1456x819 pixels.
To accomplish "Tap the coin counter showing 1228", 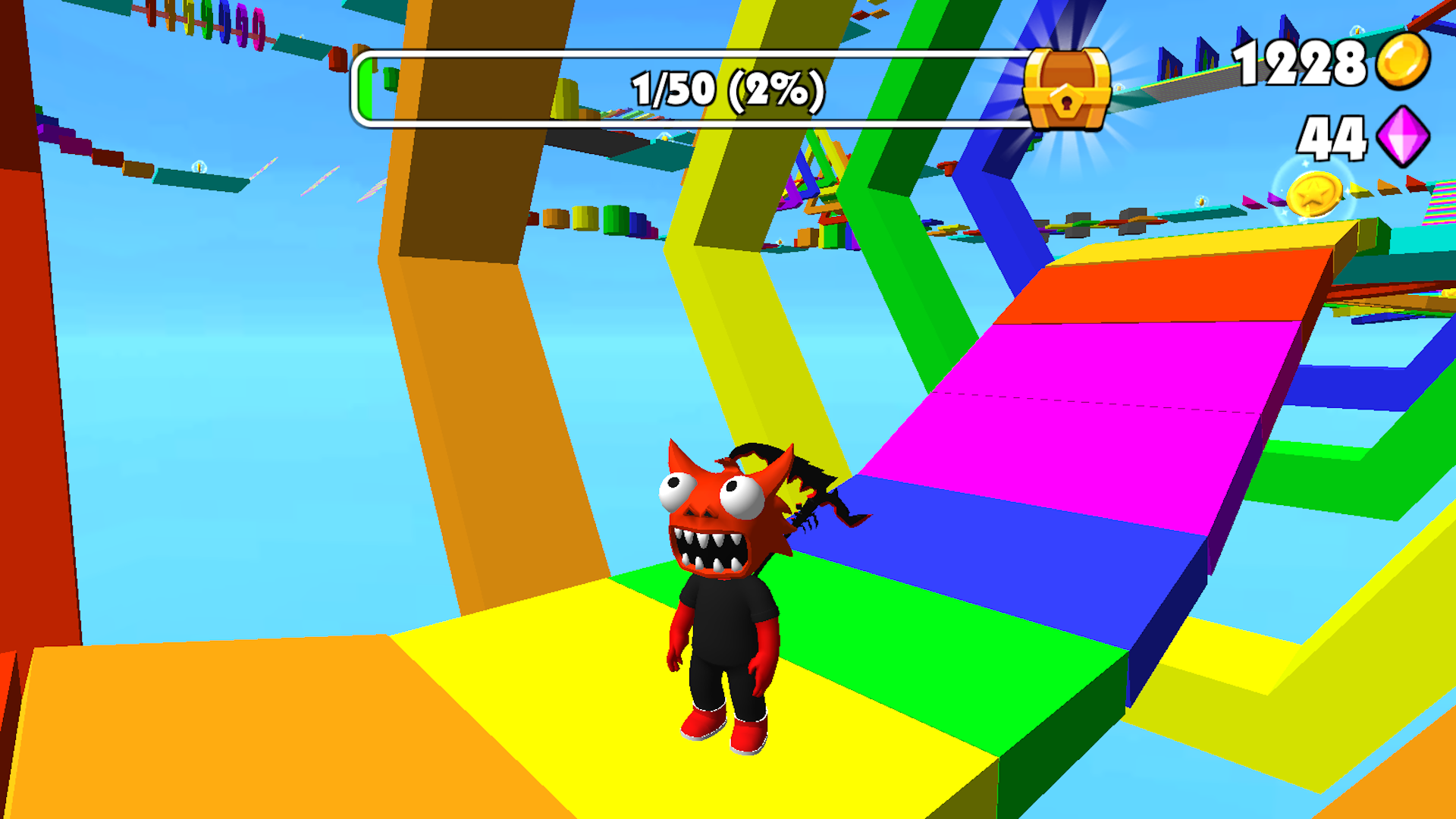I will point(1302,64).
